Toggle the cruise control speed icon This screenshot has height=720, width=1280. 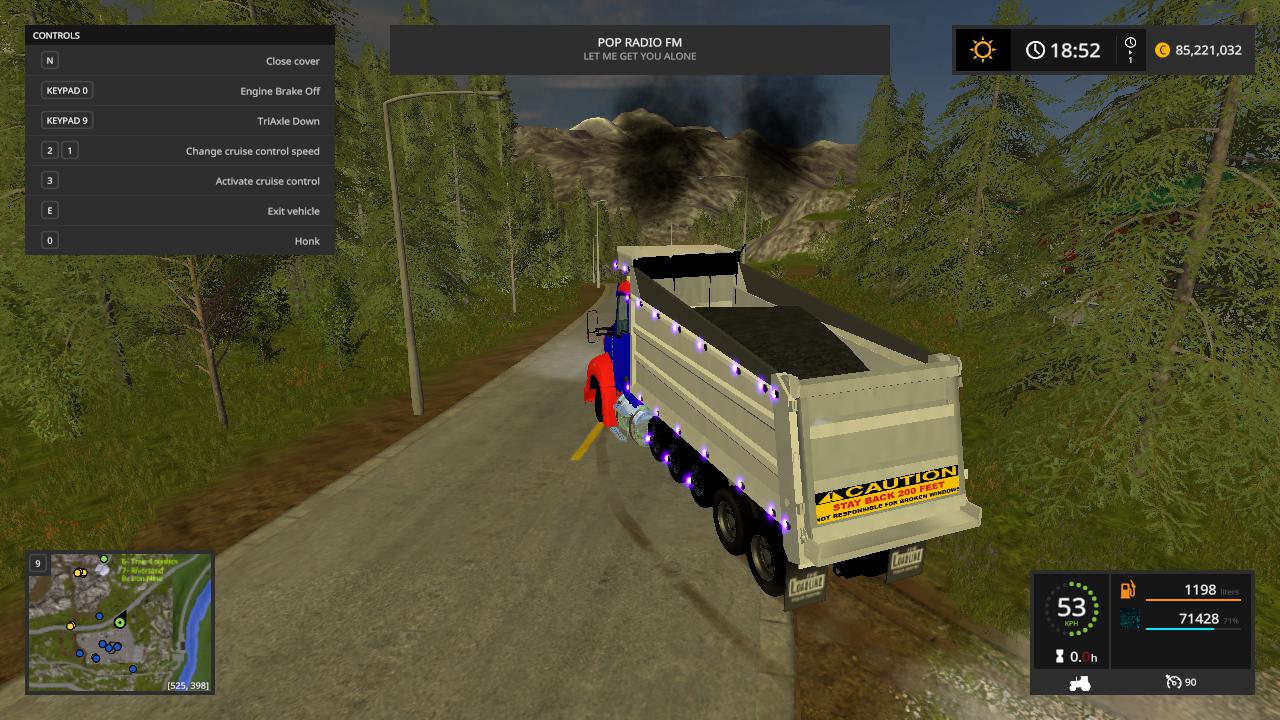[x=1174, y=682]
